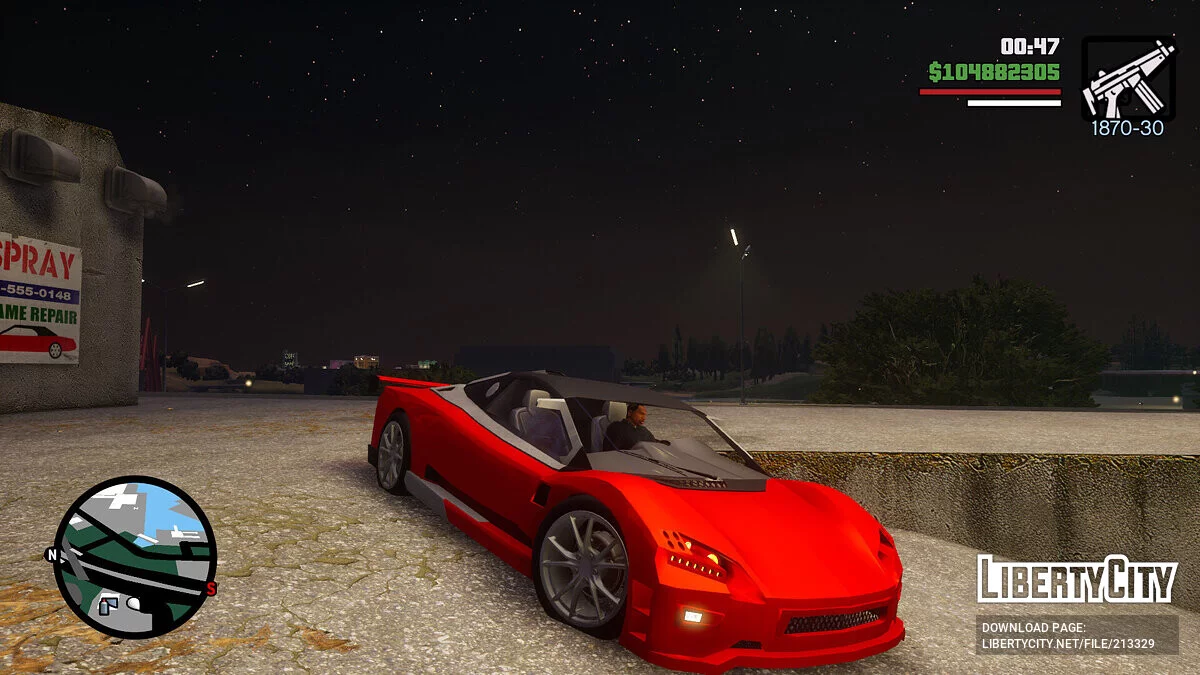
Task: Click the circular radar minimap
Action: (x=134, y=557)
